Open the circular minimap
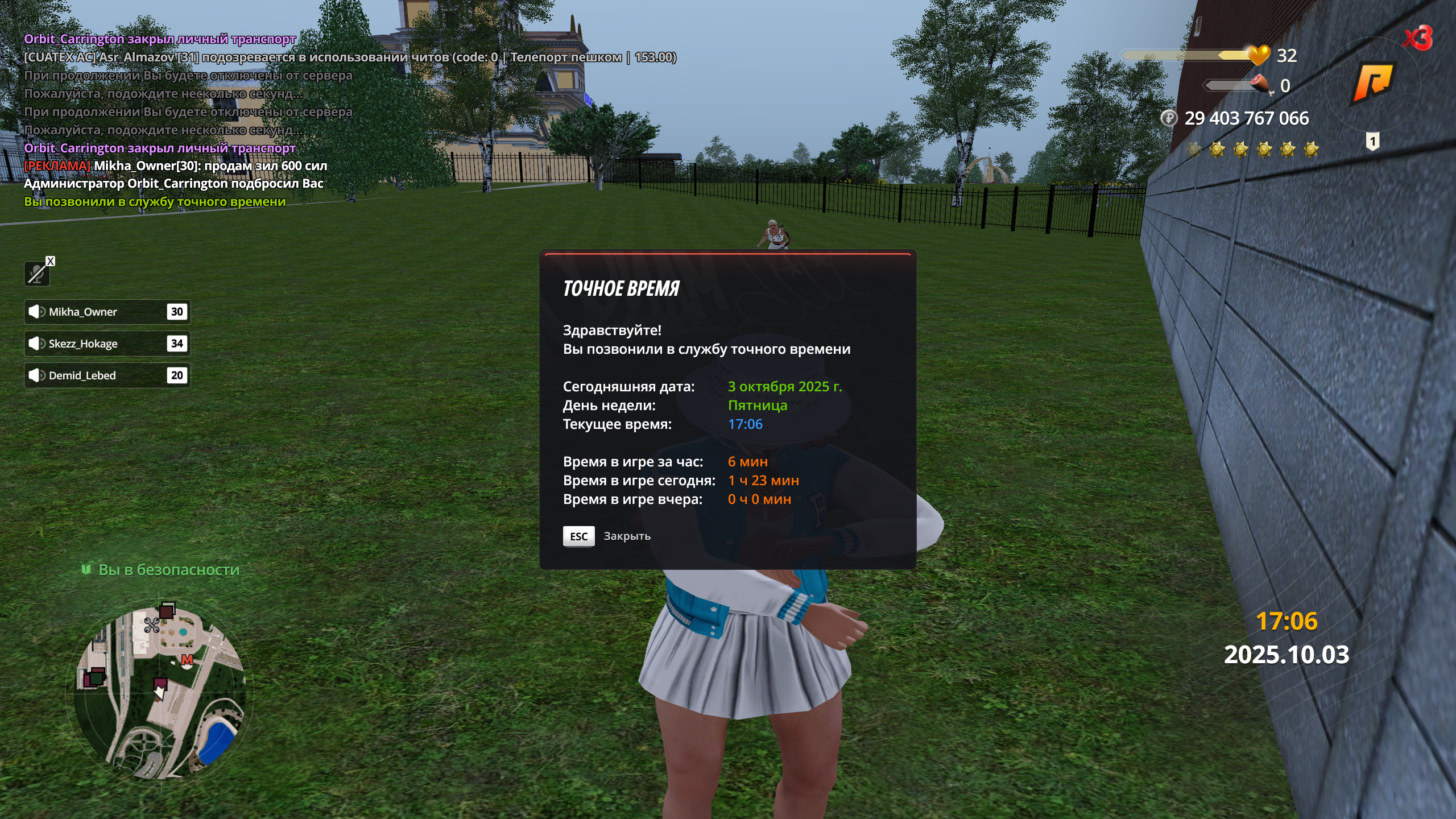 coord(160,692)
